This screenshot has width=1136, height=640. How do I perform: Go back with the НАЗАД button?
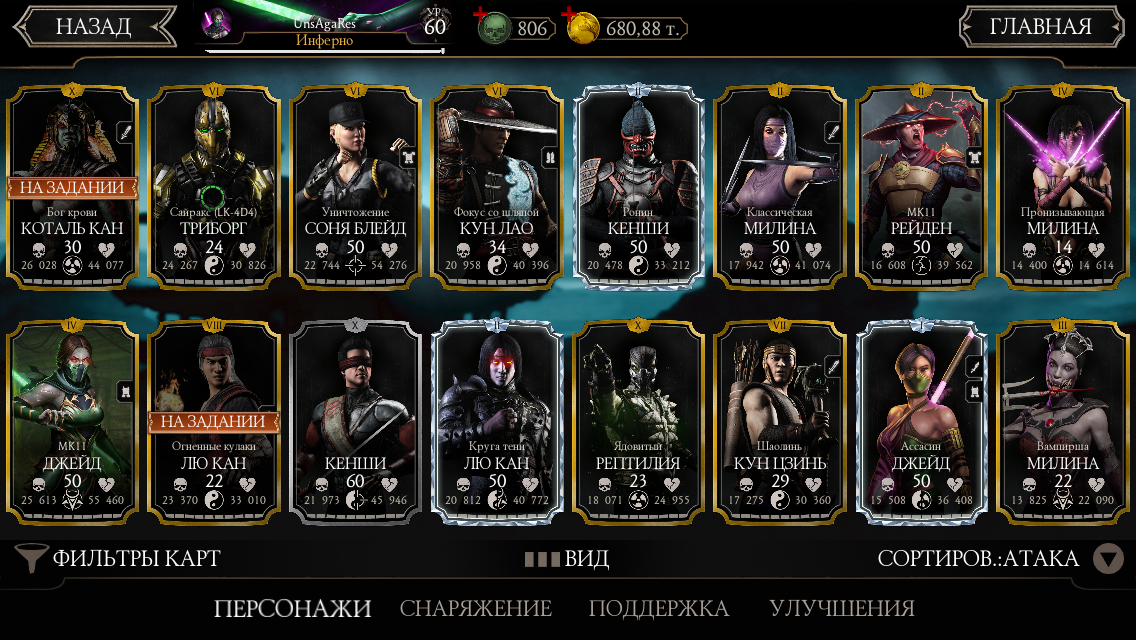click(93, 27)
